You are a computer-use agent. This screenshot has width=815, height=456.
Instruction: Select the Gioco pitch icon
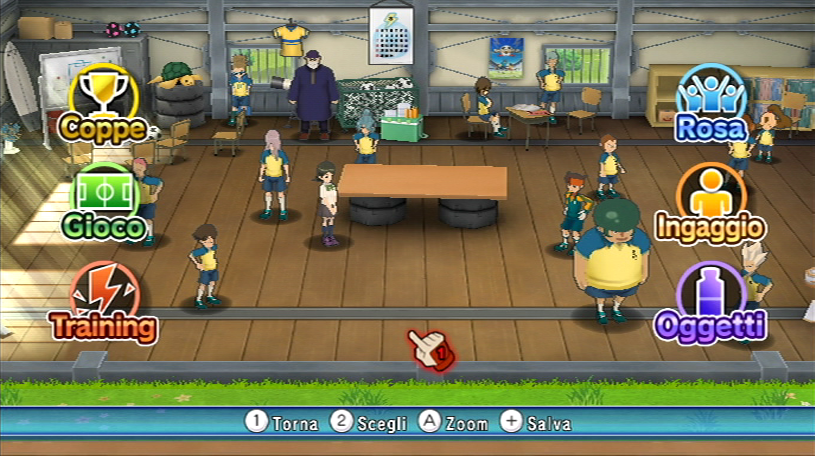coord(104,202)
